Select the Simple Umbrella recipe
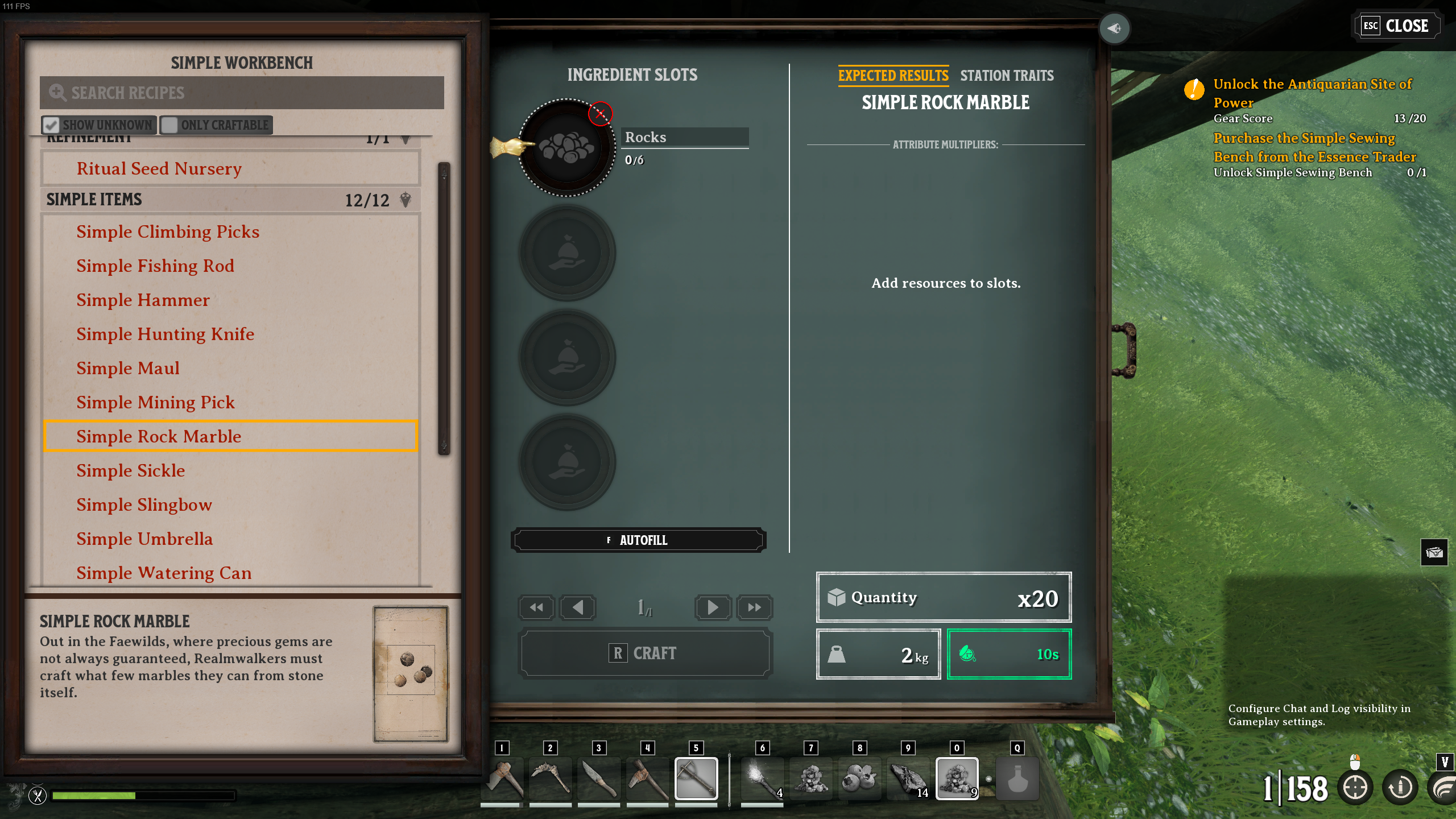 pyautogui.click(x=144, y=539)
